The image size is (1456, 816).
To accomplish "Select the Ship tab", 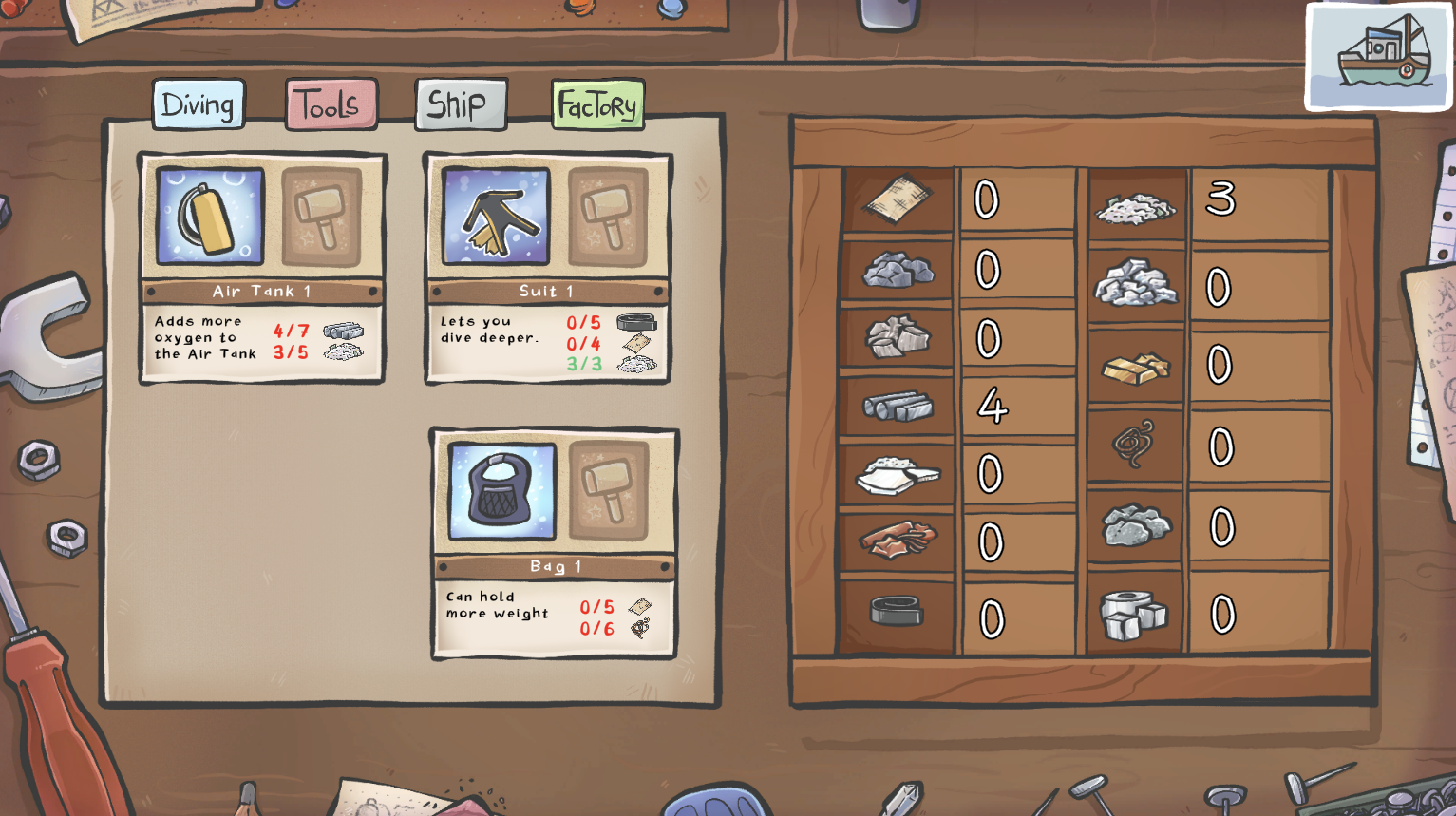I will click(x=461, y=105).
